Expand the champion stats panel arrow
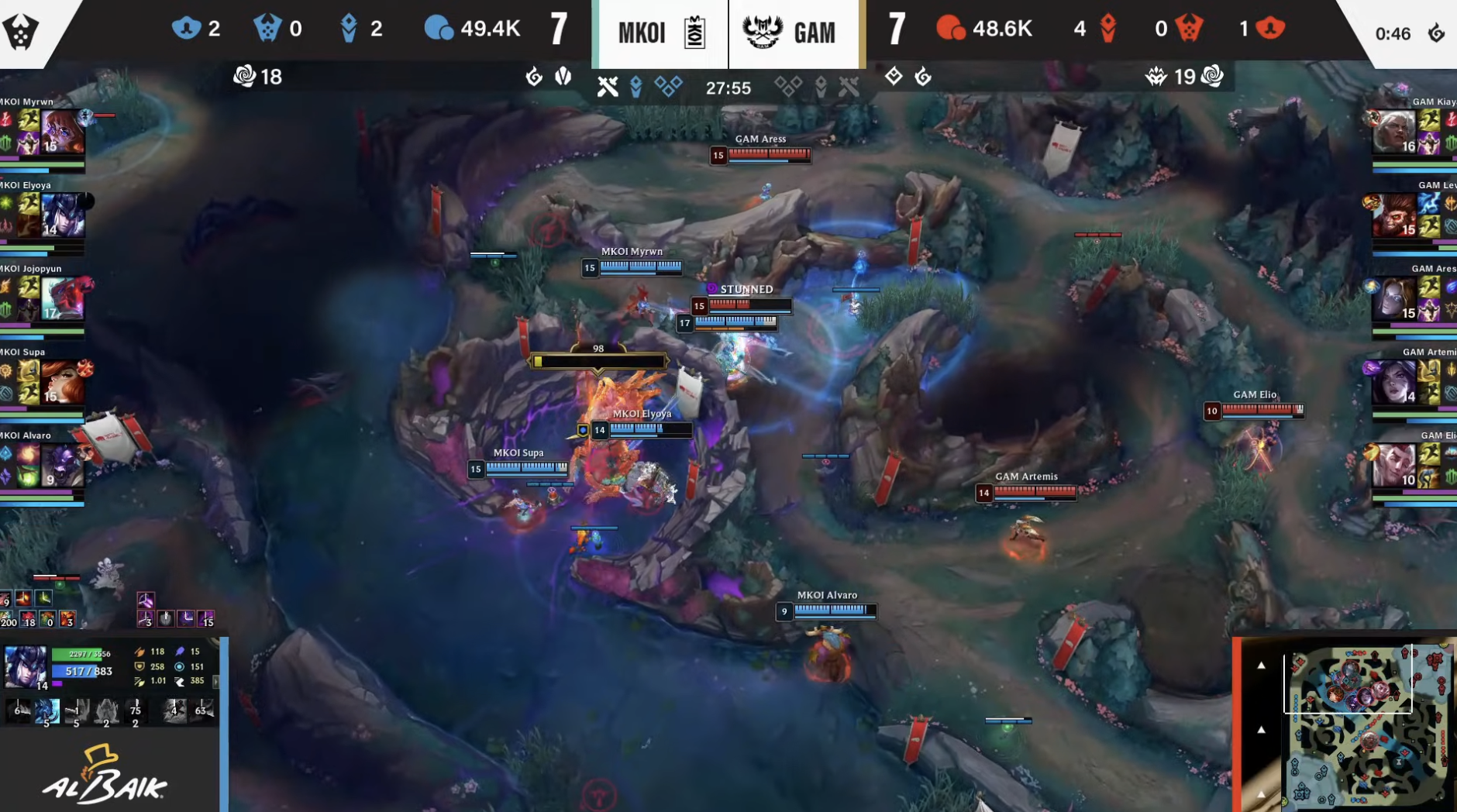The image size is (1457, 812). click(215, 682)
